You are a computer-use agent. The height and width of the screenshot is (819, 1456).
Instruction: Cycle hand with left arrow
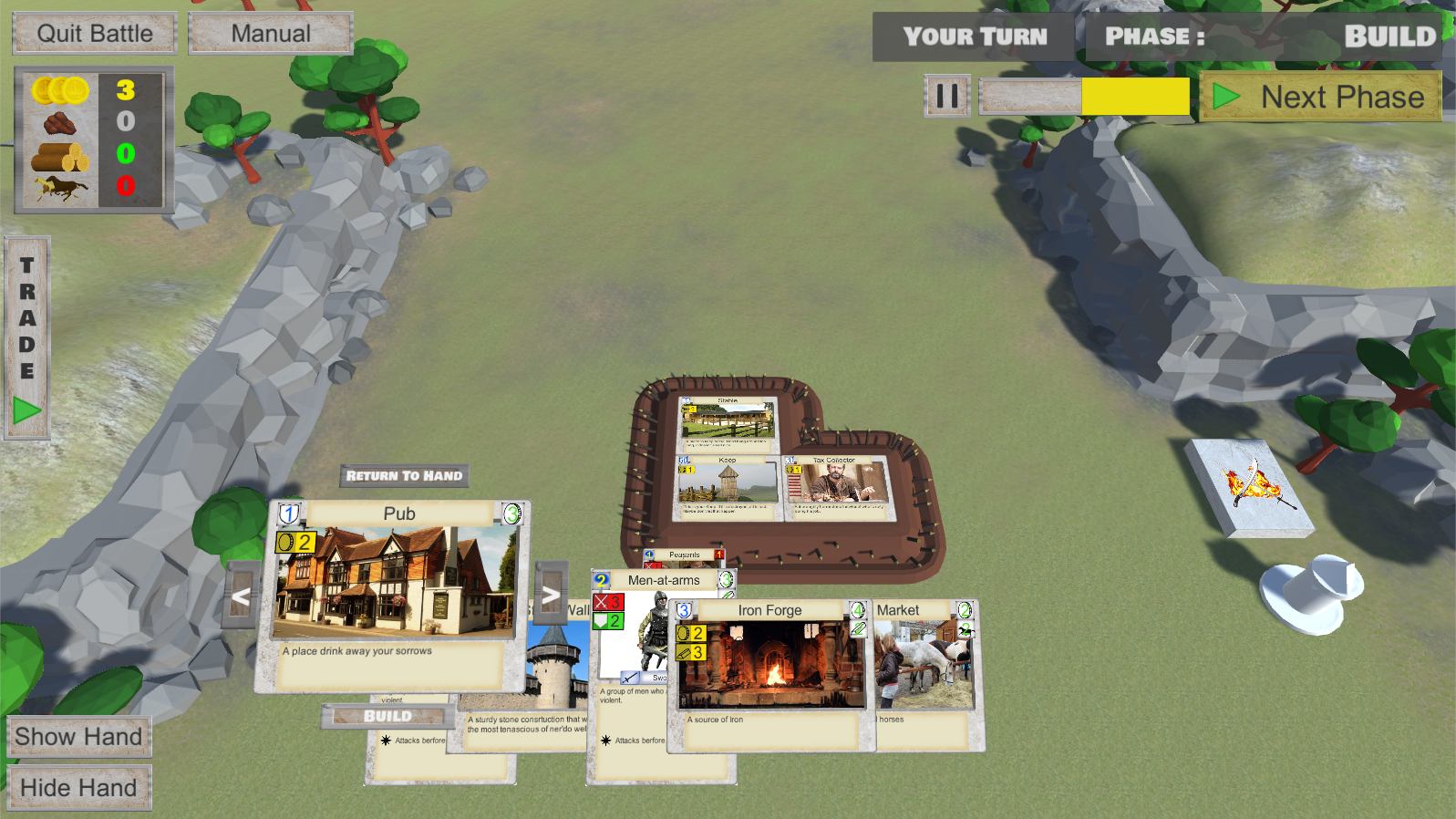[x=241, y=597]
